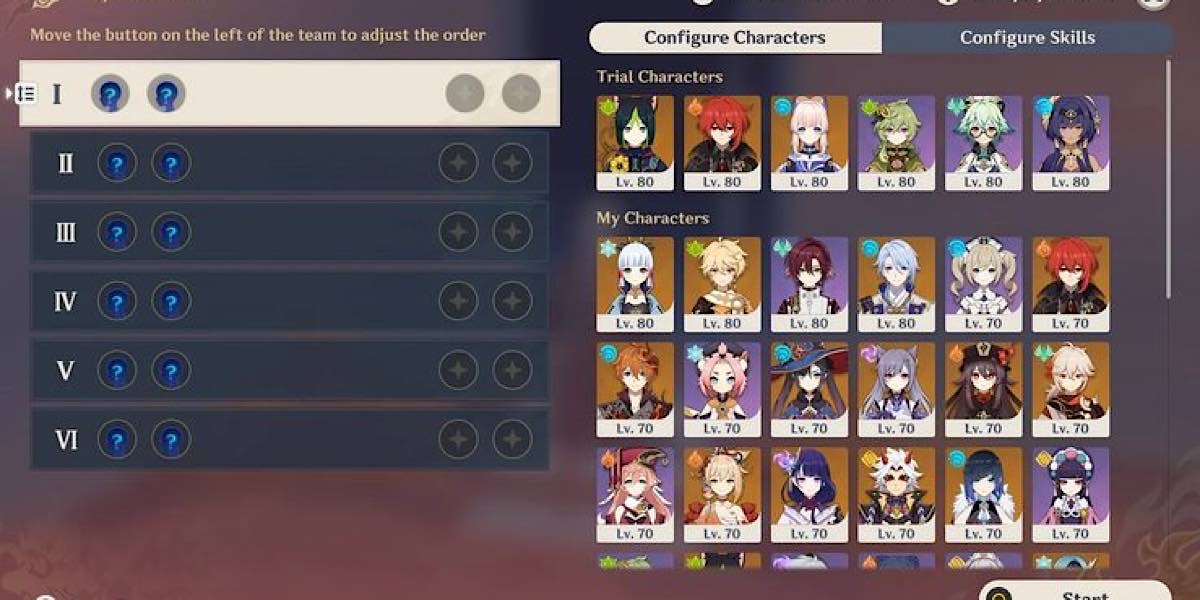
Task: Add trial character Sucrose
Action: [x=983, y=142]
